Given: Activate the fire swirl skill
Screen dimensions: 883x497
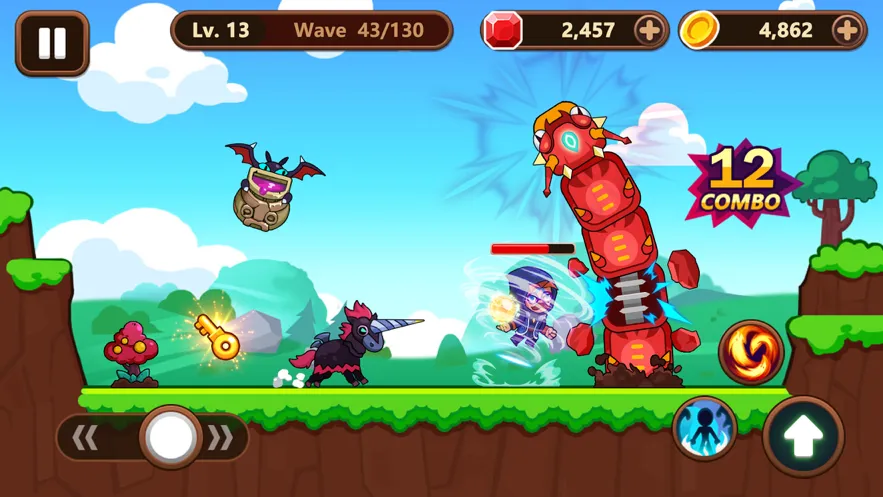Looking at the screenshot, I should (750, 353).
